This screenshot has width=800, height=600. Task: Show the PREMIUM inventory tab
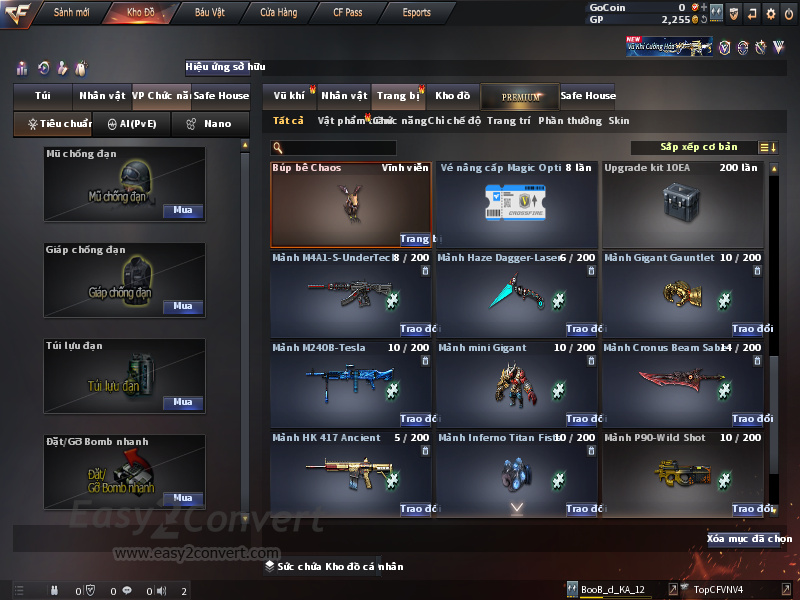click(520, 96)
